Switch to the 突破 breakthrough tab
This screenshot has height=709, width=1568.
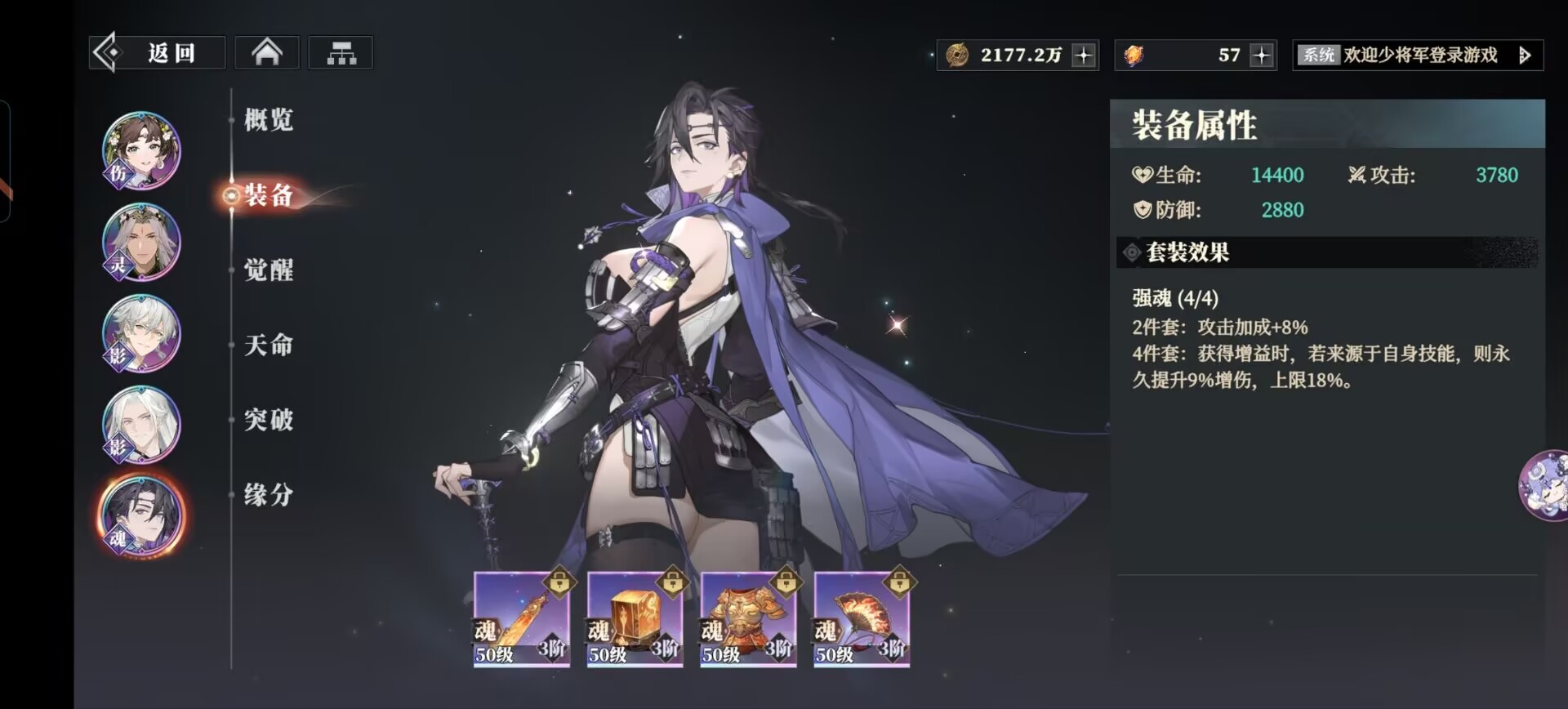click(x=269, y=420)
